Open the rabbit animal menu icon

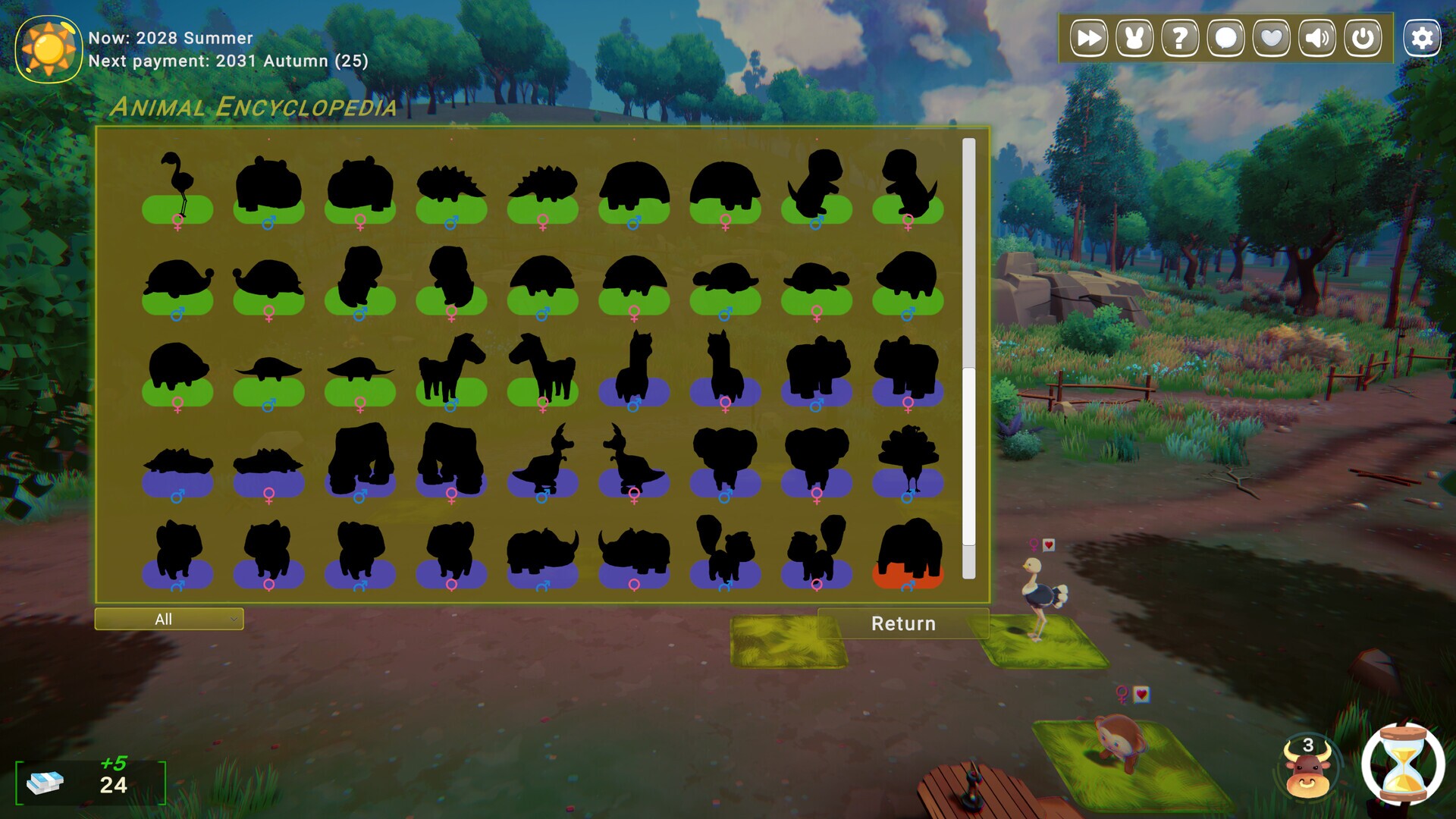pyautogui.click(x=1134, y=36)
